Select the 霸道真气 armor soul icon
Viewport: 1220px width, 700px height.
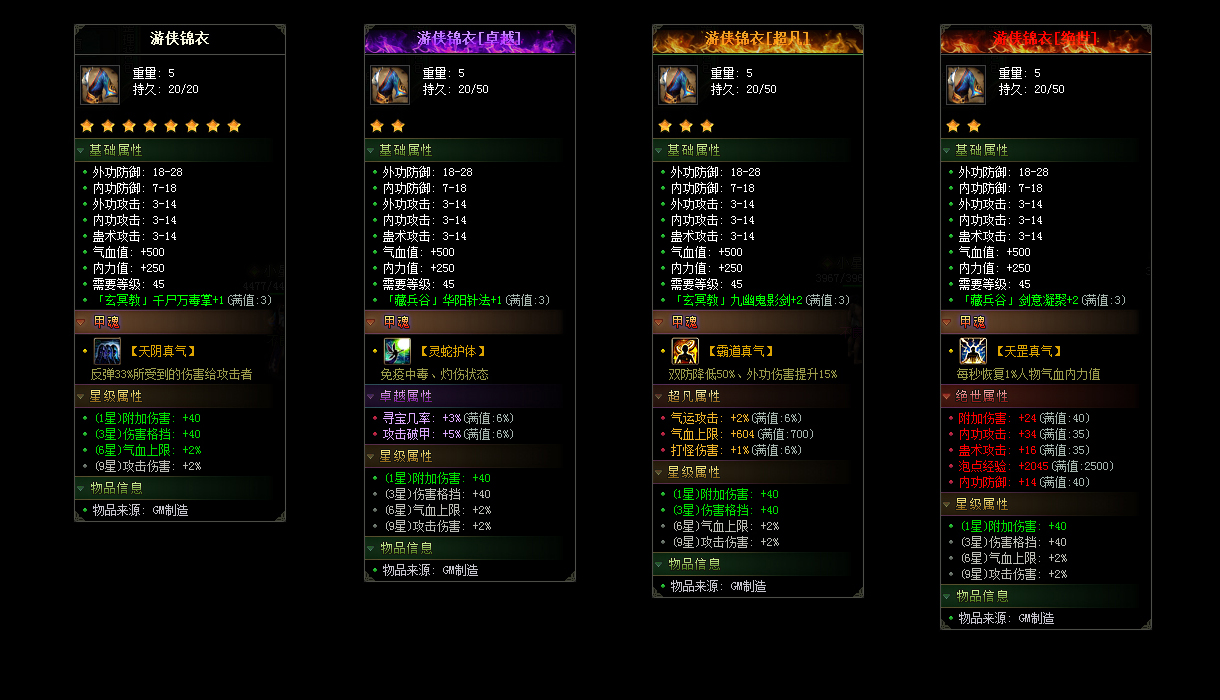pos(685,351)
